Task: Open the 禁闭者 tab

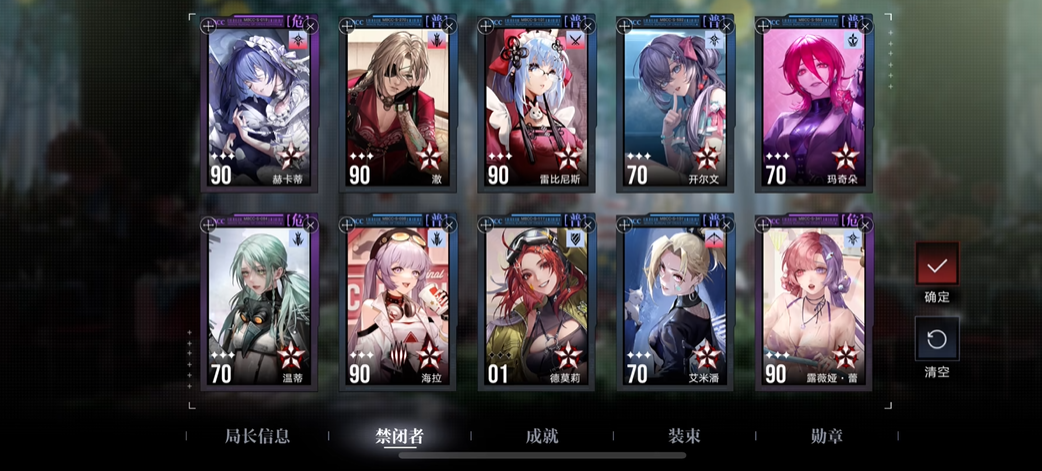Action: tap(399, 436)
